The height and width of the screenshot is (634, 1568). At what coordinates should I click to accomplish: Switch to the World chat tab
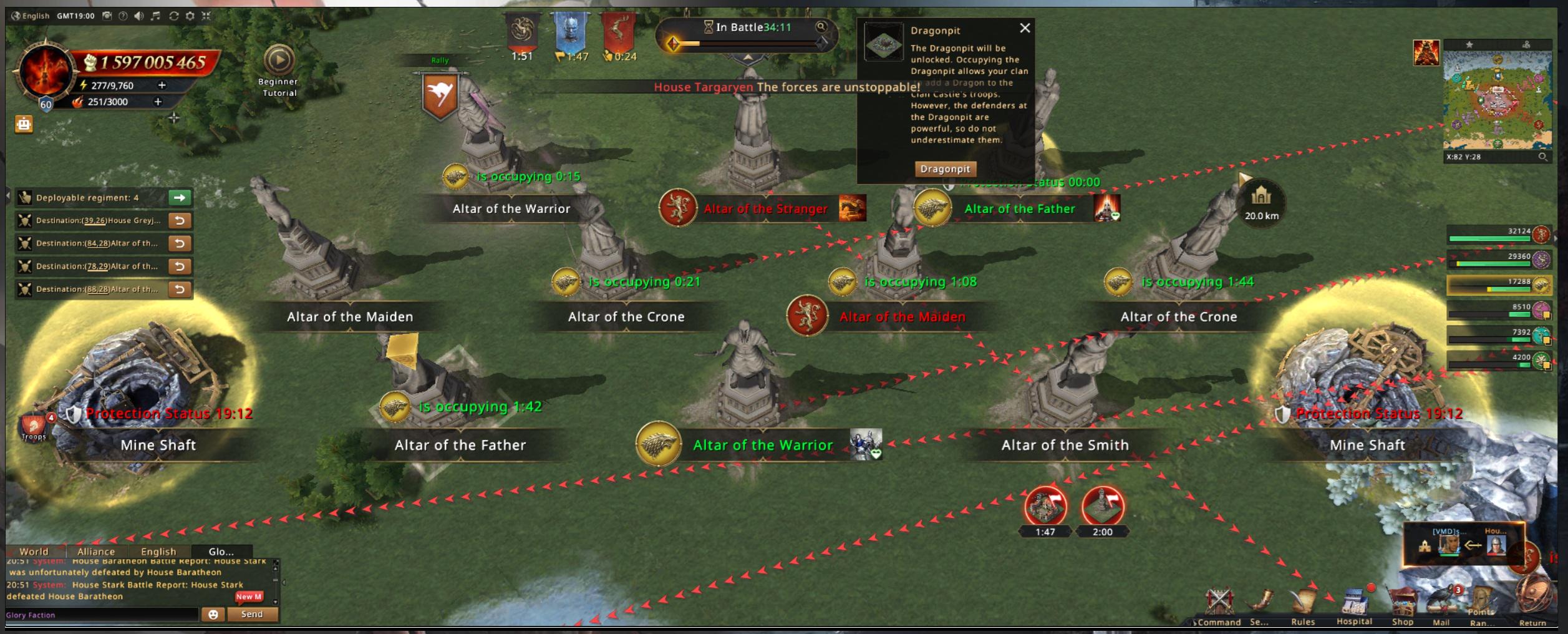[x=34, y=552]
